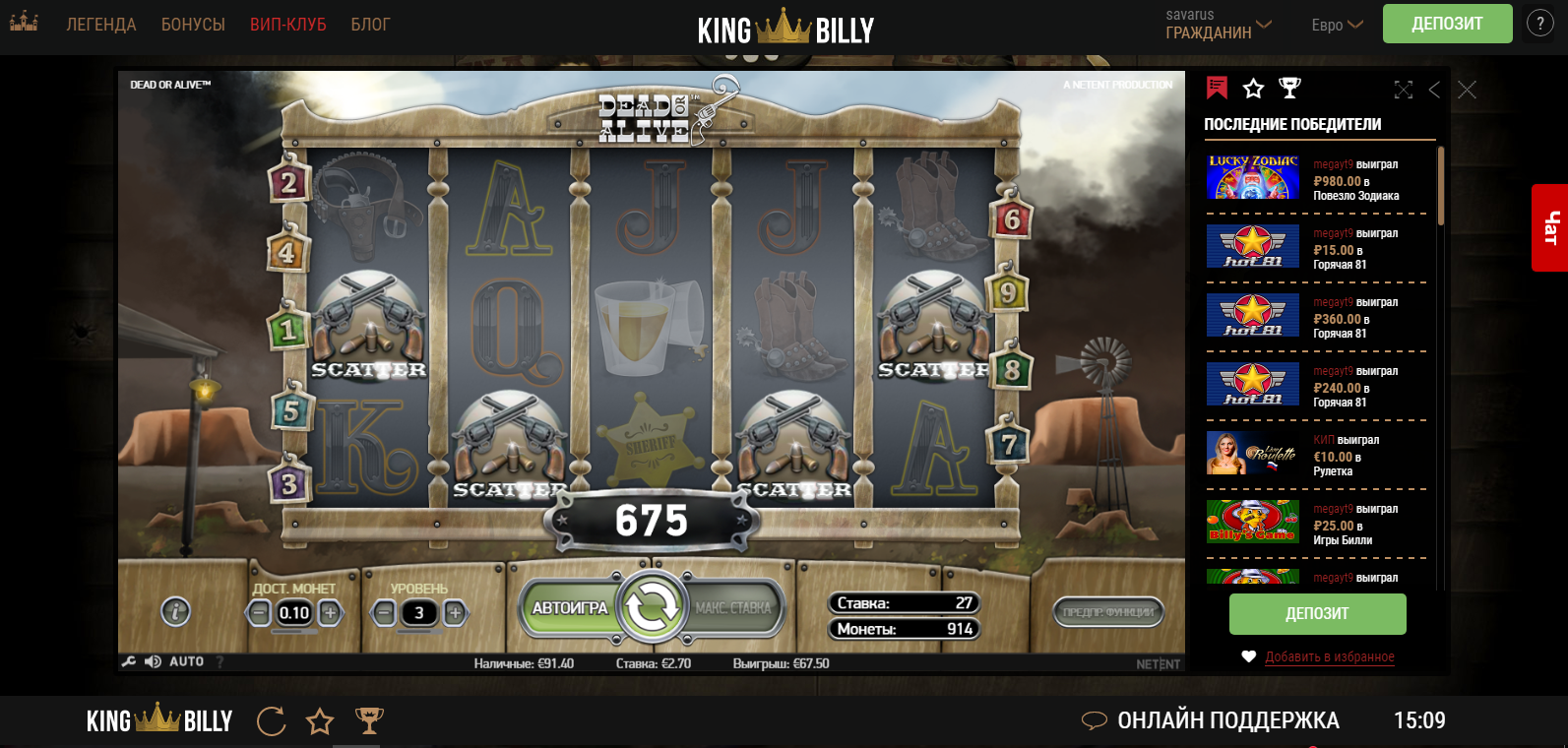1568x748 pixels.
Task: Click the ПРЕДПР. ФУНКЦИИ button
Action: point(1108,612)
